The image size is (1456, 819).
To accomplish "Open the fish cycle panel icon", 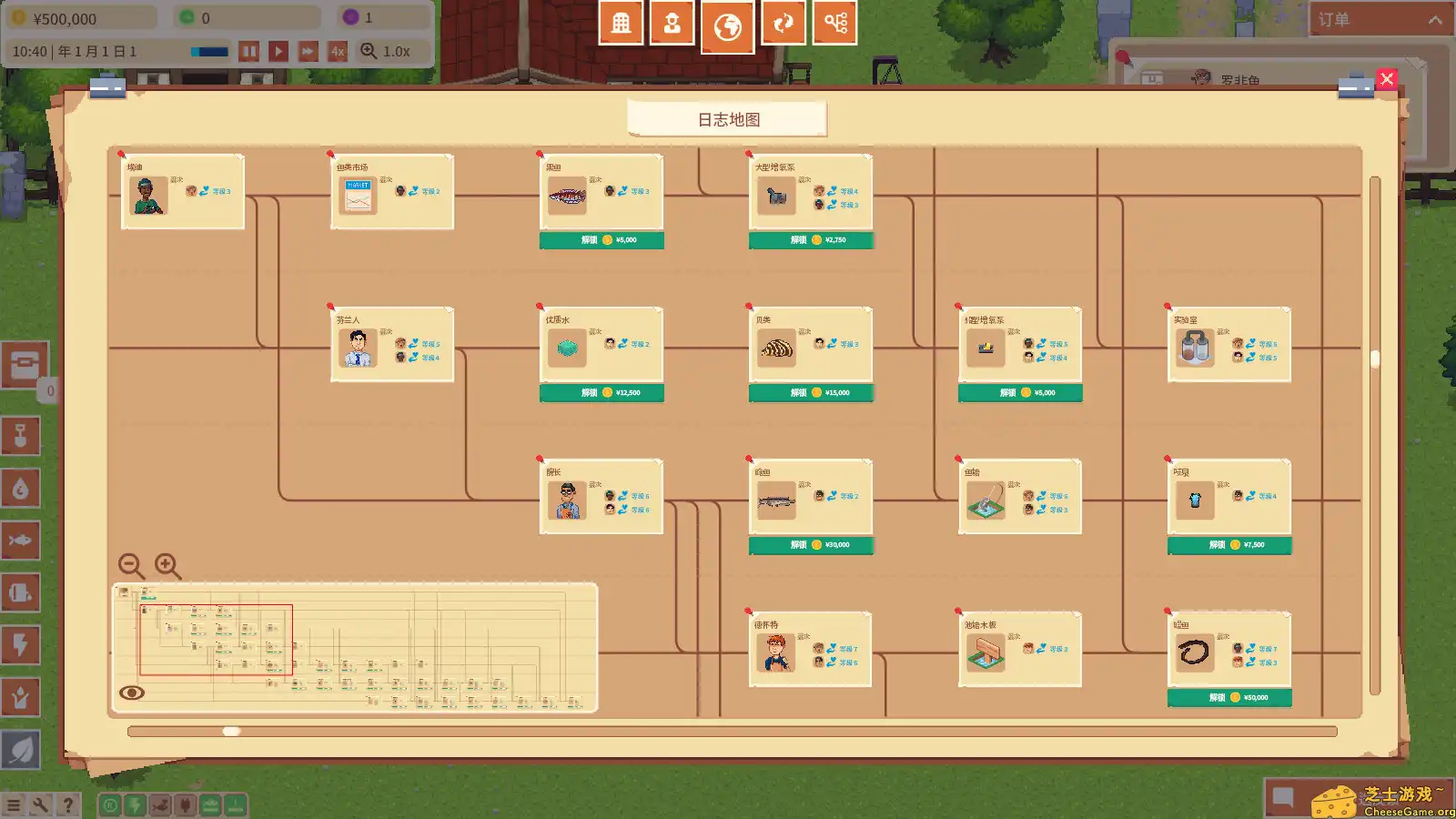I will (x=782, y=23).
